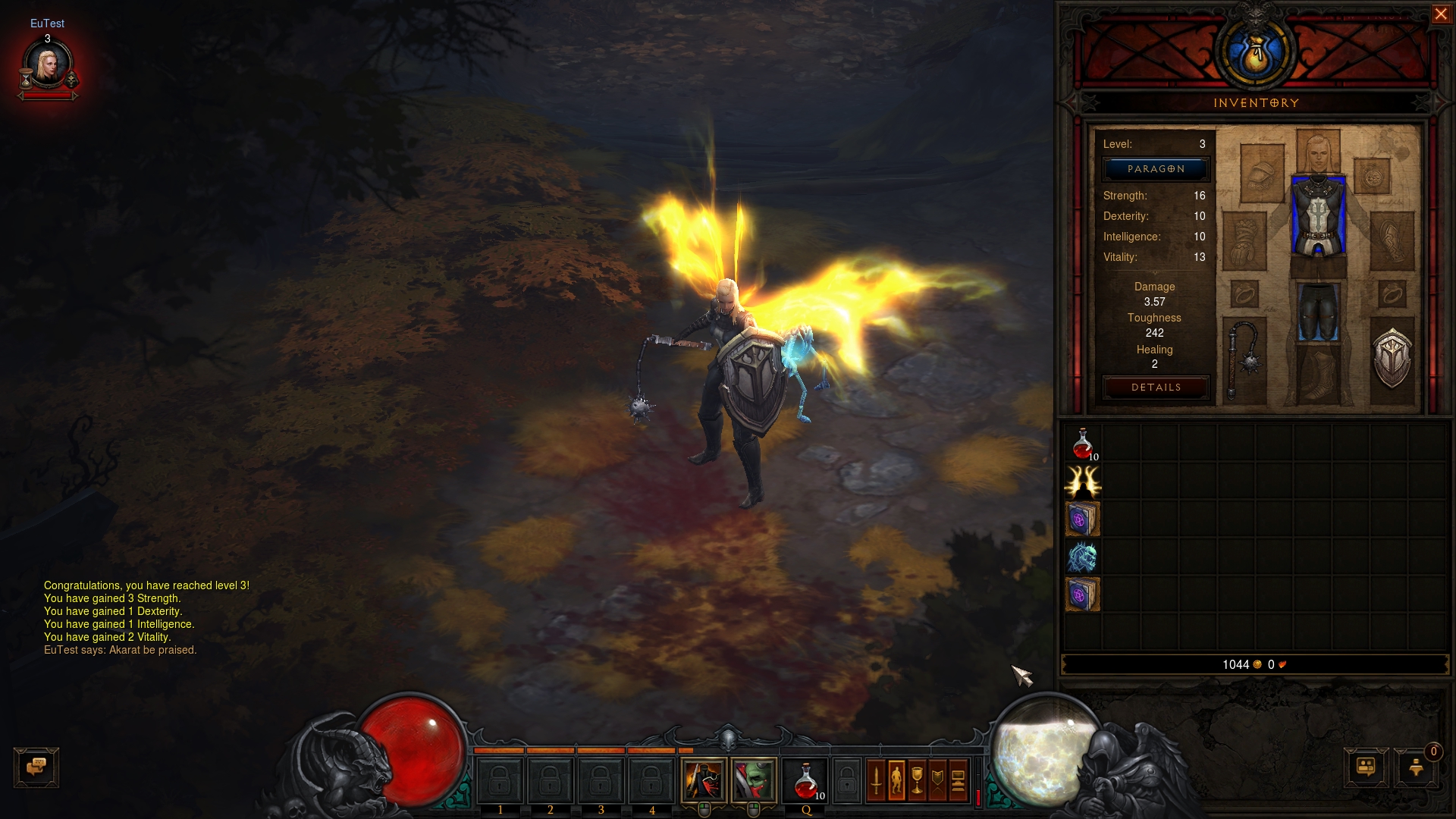Use the health potion on the action bar
1456x819 pixels.
click(805, 781)
